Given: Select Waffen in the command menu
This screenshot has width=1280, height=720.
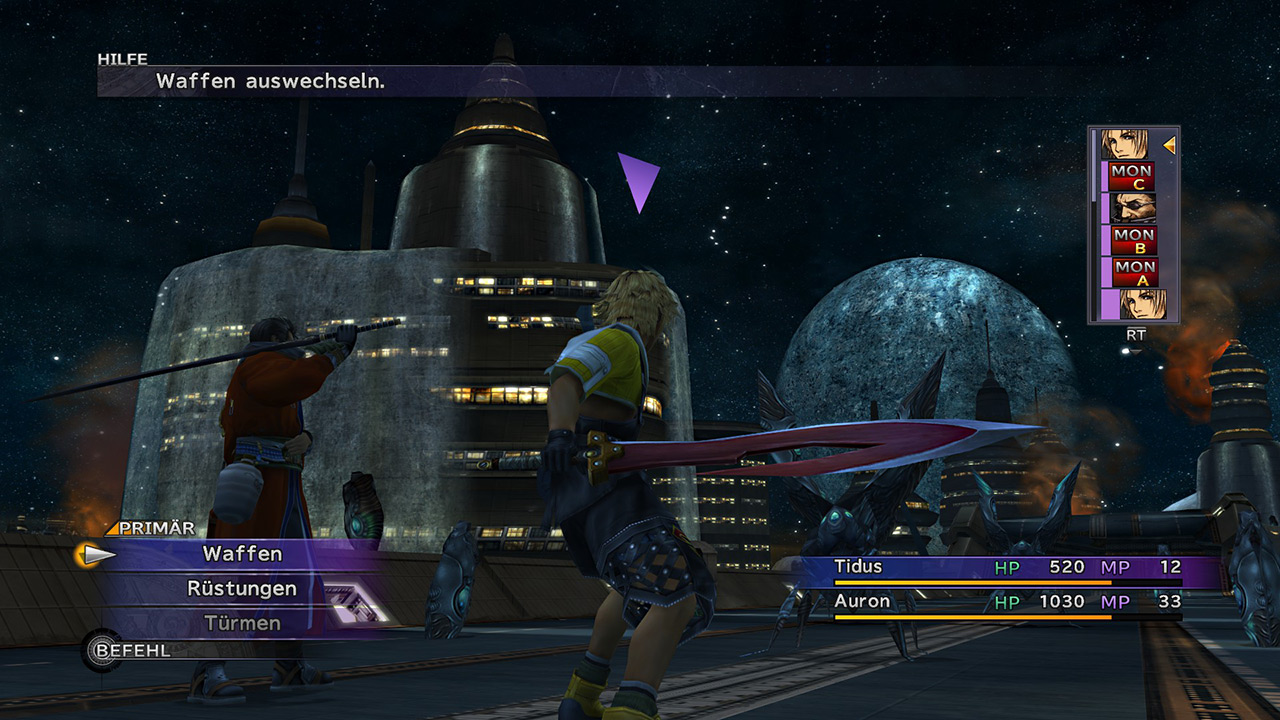Looking at the screenshot, I should coord(242,554).
